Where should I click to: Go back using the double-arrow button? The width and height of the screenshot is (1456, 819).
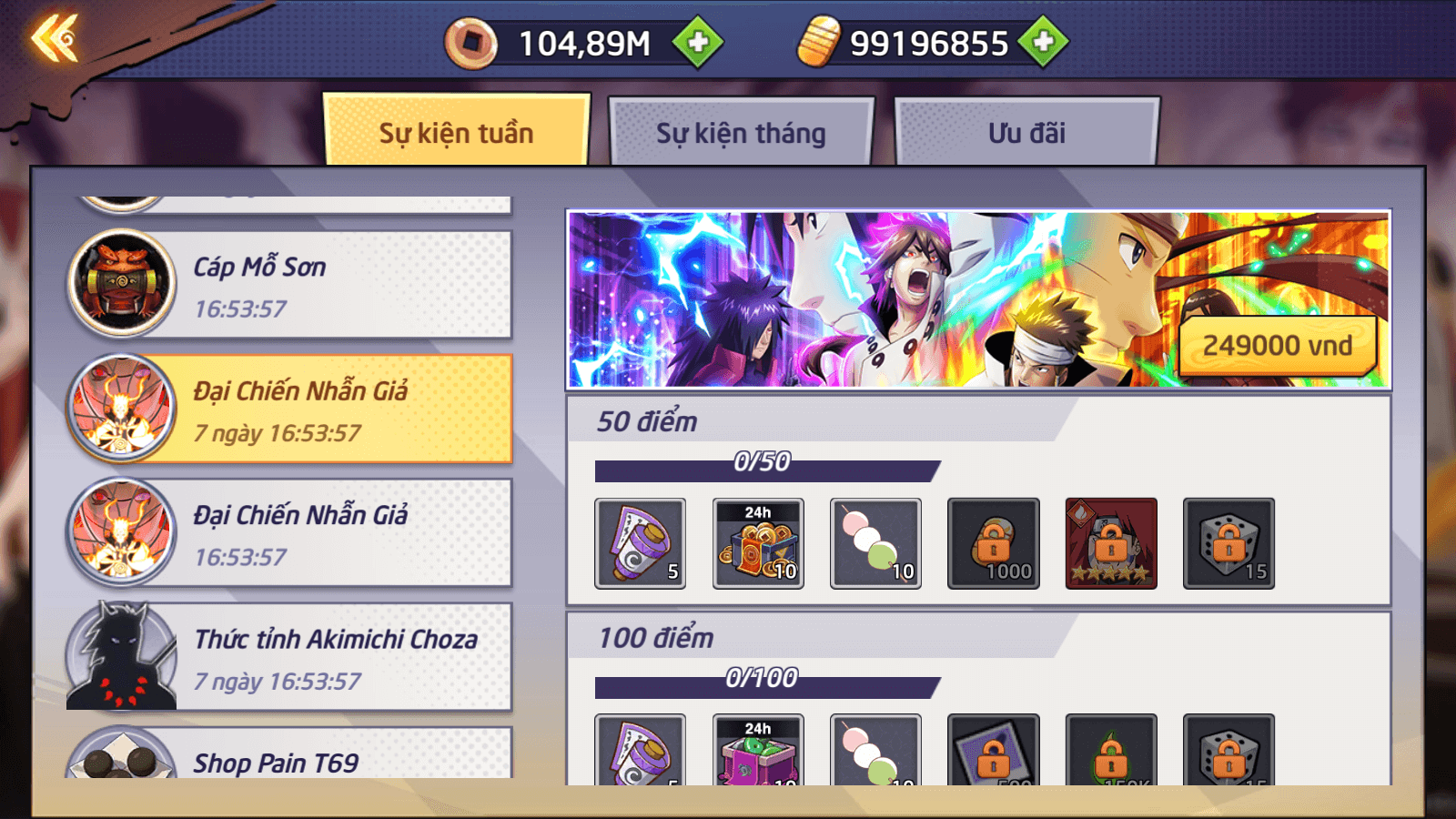coord(55,40)
